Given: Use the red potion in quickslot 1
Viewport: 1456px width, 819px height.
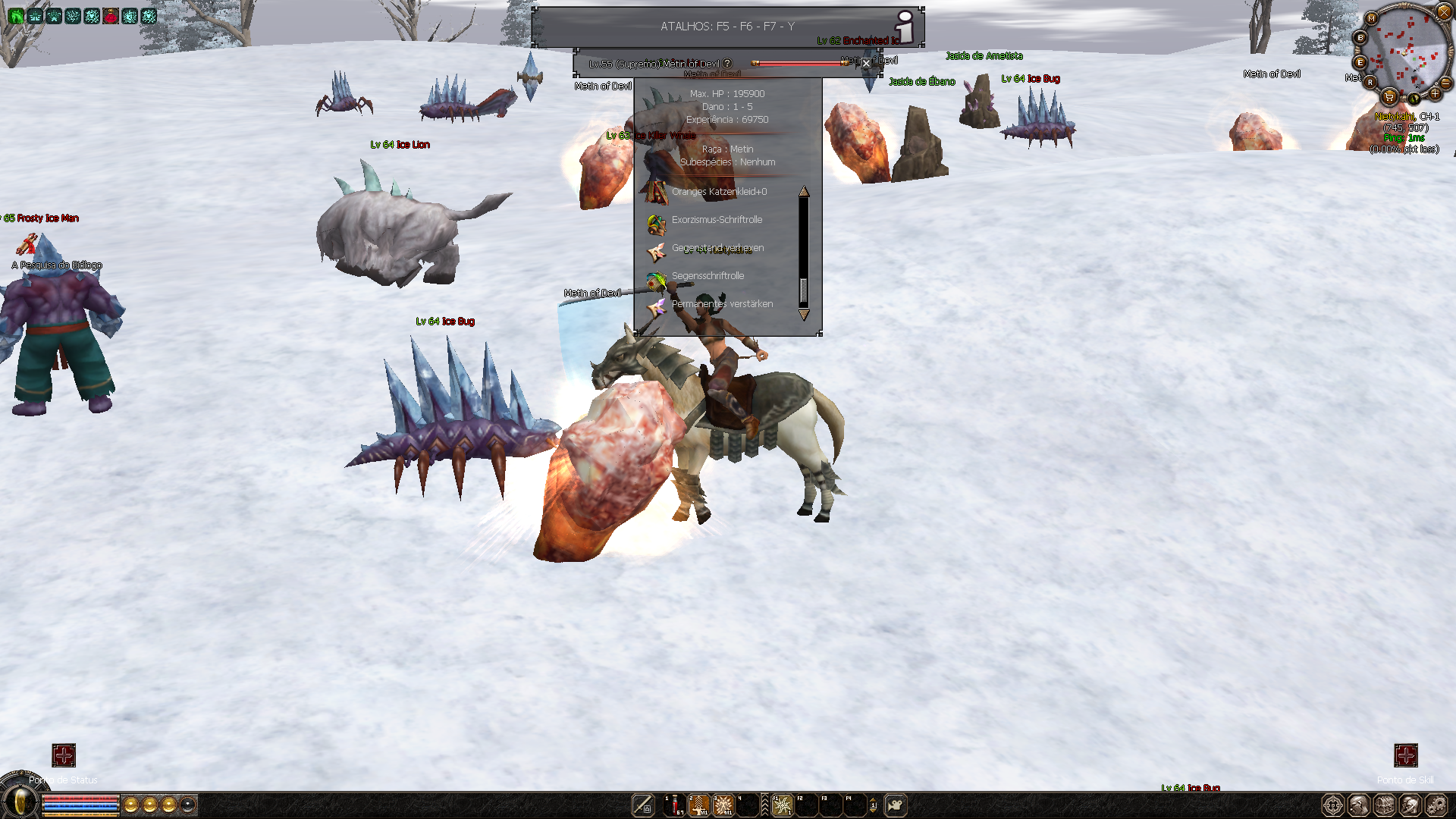Looking at the screenshot, I should tap(674, 805).
